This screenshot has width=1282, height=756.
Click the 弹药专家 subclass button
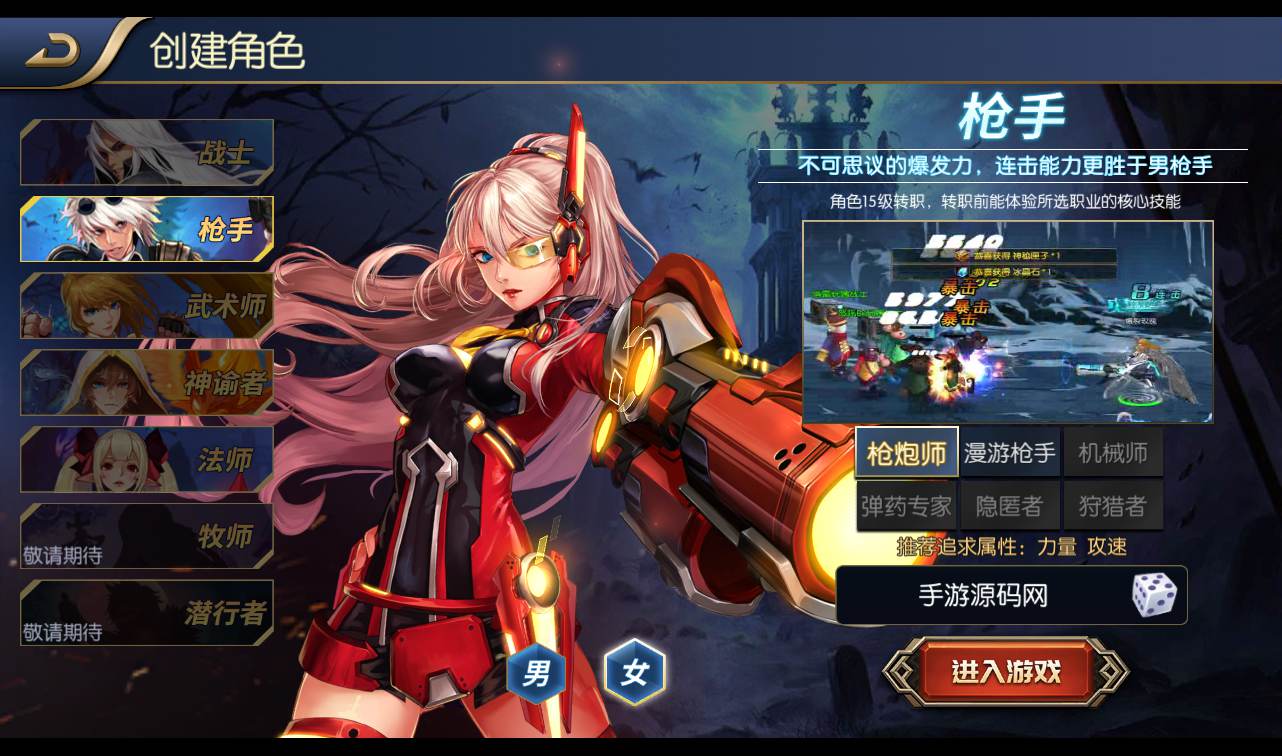[906, 505]
